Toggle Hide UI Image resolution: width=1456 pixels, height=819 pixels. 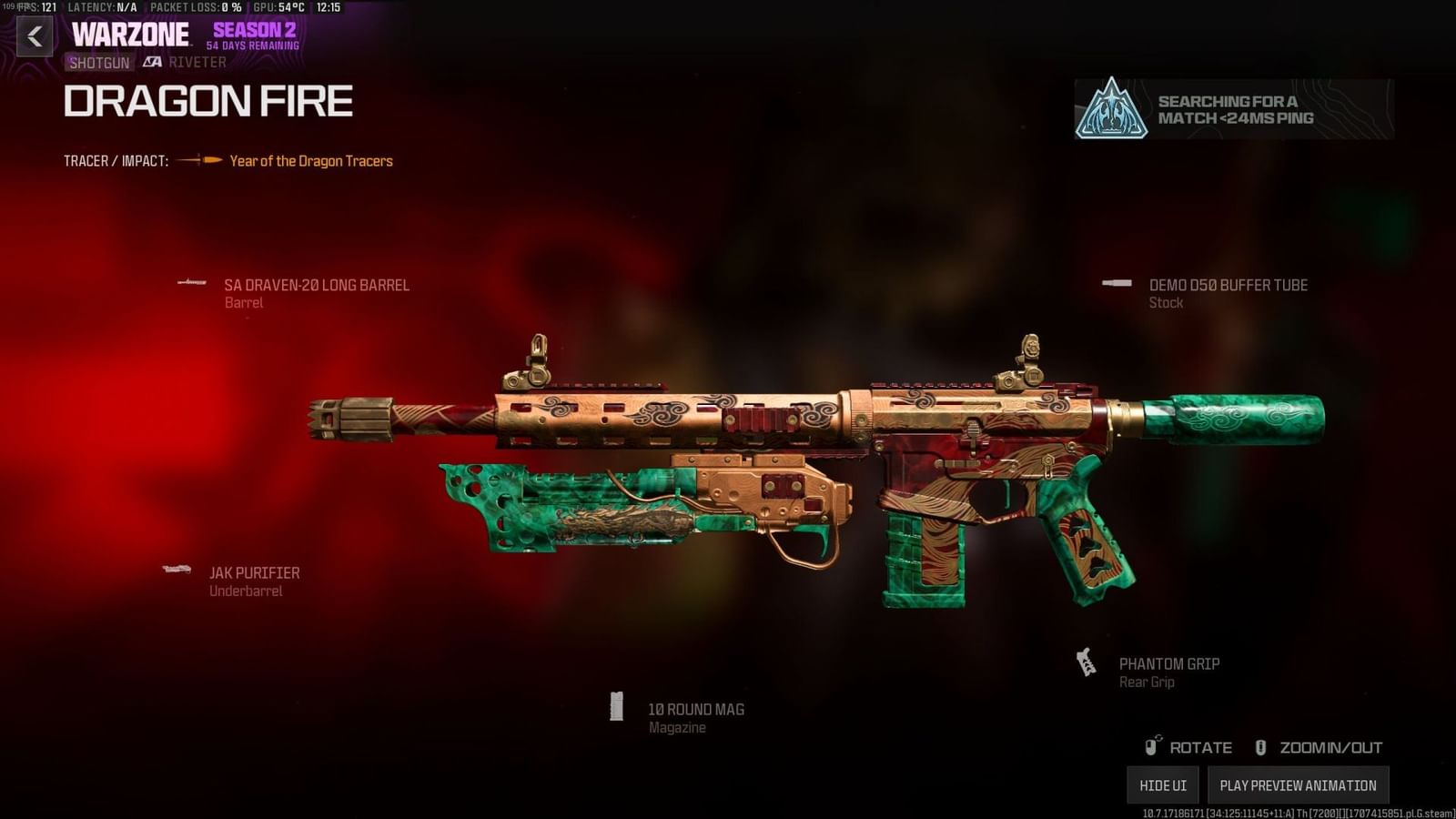coord(1162,784)
